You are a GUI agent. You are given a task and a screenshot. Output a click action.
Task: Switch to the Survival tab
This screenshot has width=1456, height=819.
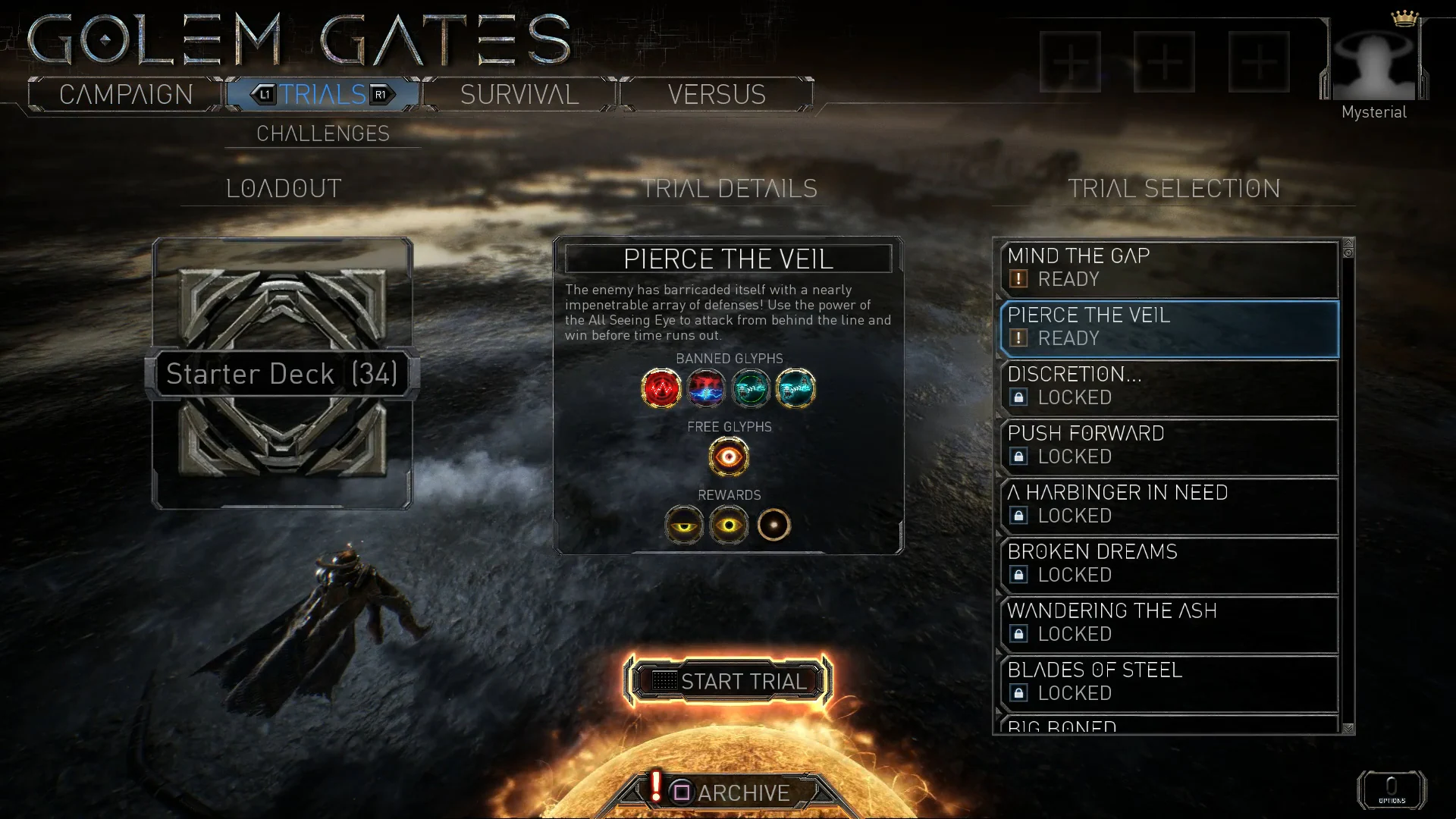[x=519, y=94]
